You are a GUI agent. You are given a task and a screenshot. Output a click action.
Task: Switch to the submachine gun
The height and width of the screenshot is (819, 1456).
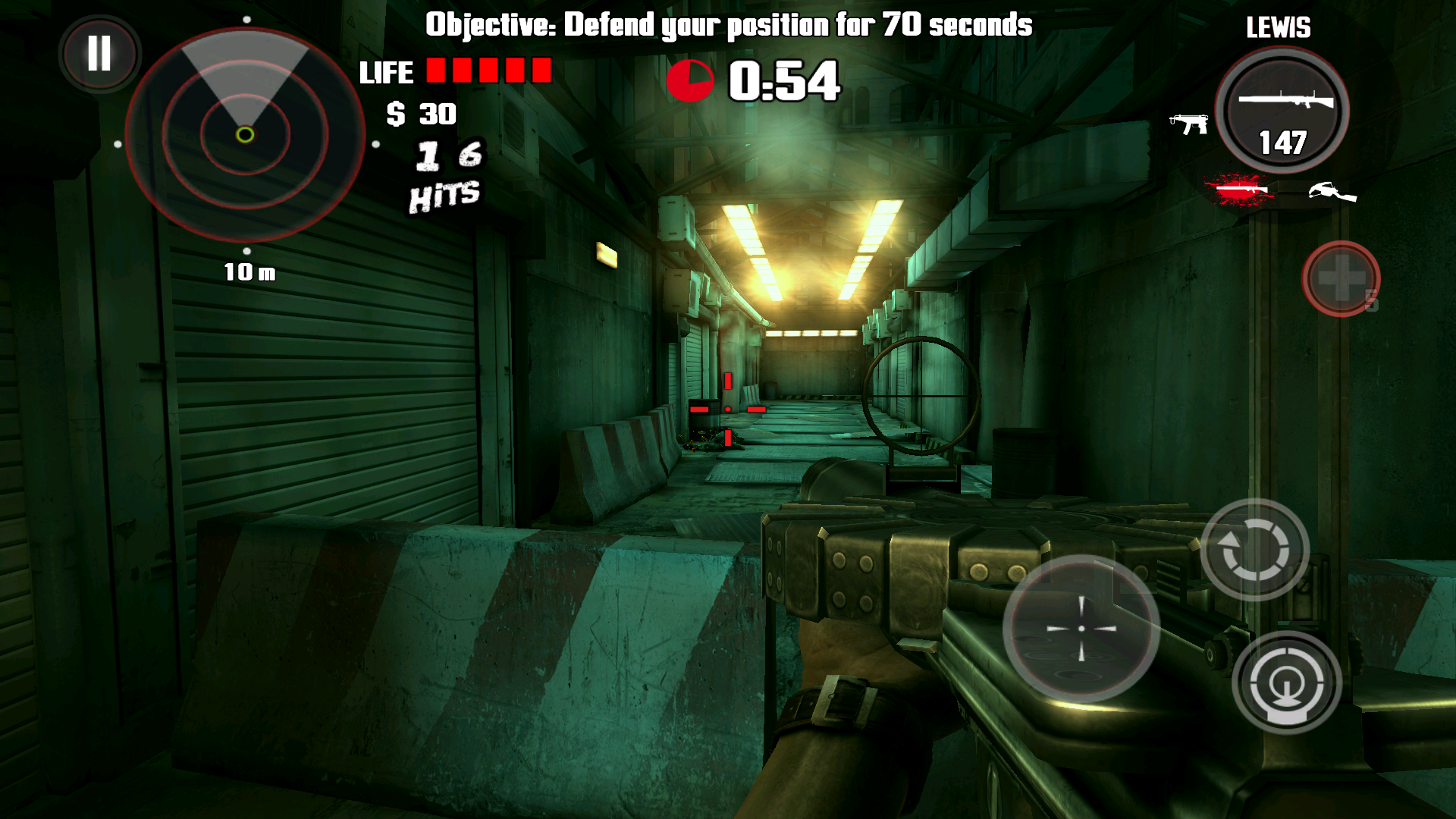(1188, 124)
